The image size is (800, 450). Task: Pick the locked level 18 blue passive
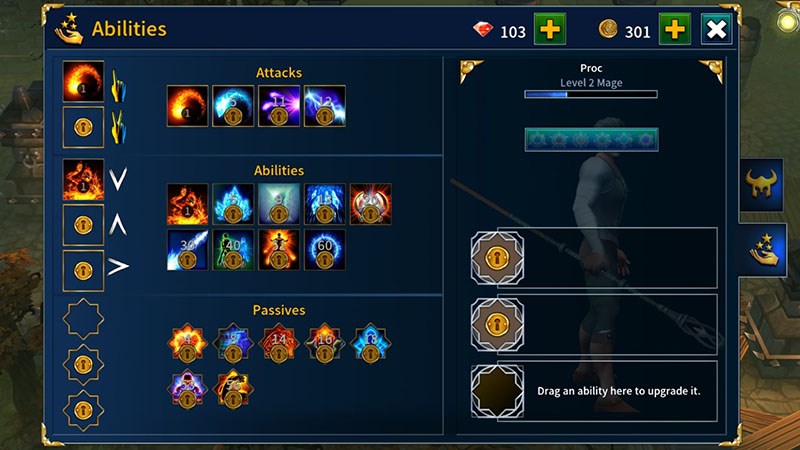[x=371, y=344]
